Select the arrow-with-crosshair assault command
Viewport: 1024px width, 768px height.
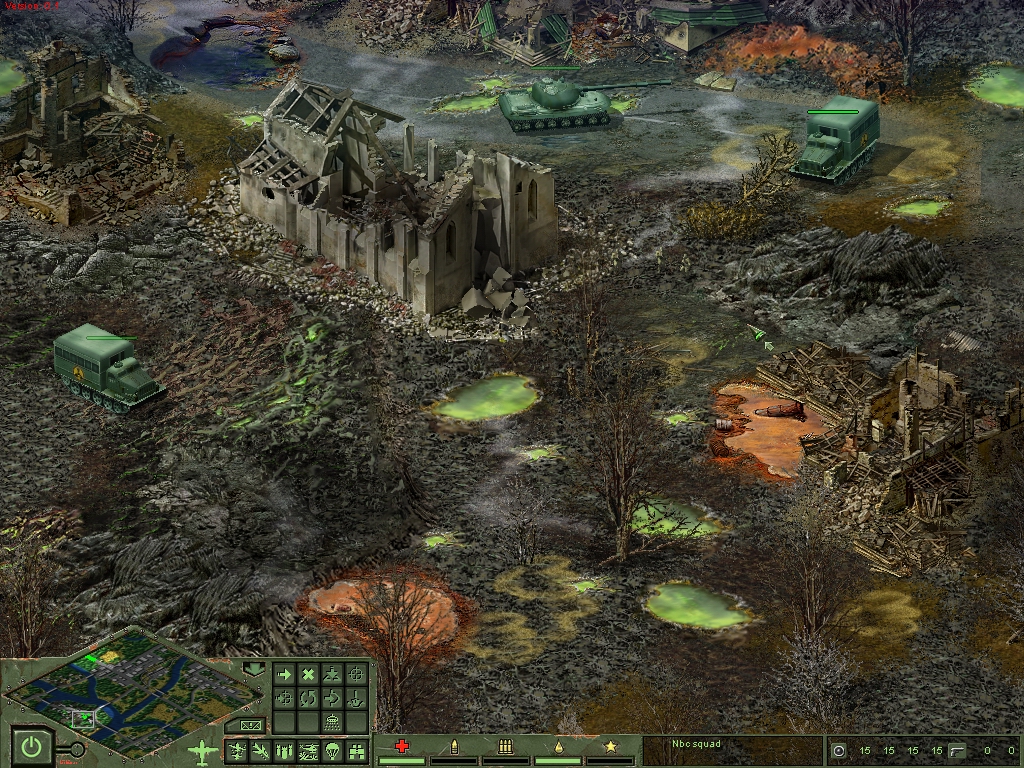click(284, 698)
